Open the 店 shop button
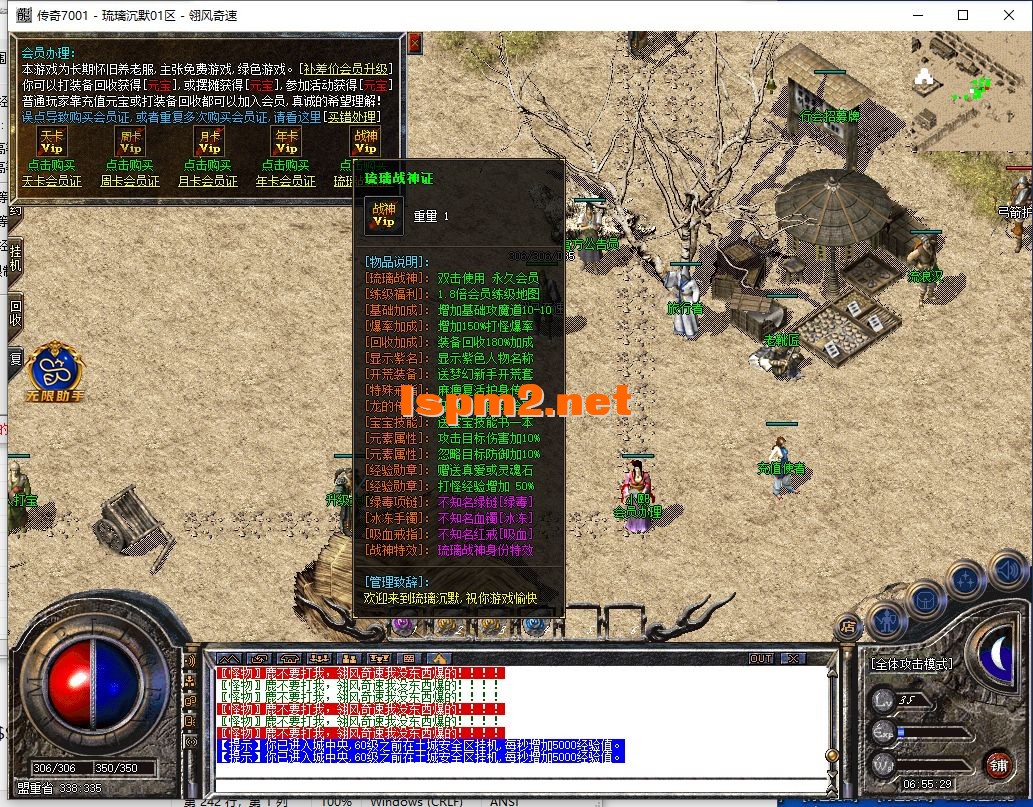The image size is (1033, 807). (x=848, y=627)
